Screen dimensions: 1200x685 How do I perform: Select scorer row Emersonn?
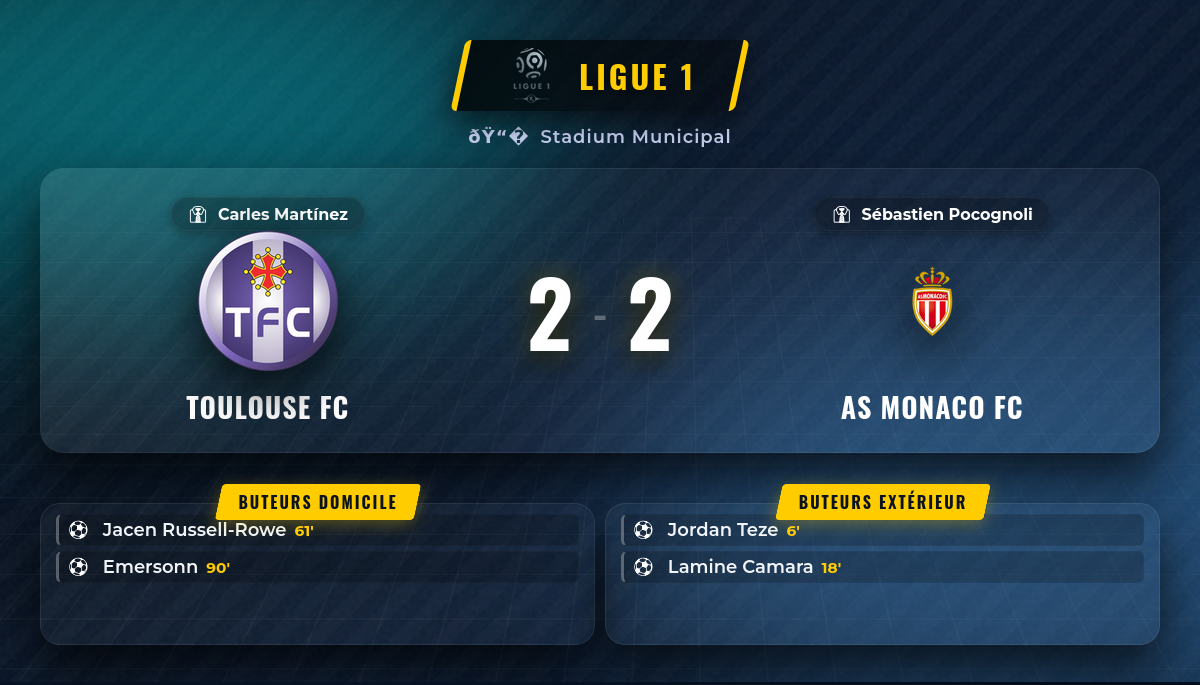[318, 567]
